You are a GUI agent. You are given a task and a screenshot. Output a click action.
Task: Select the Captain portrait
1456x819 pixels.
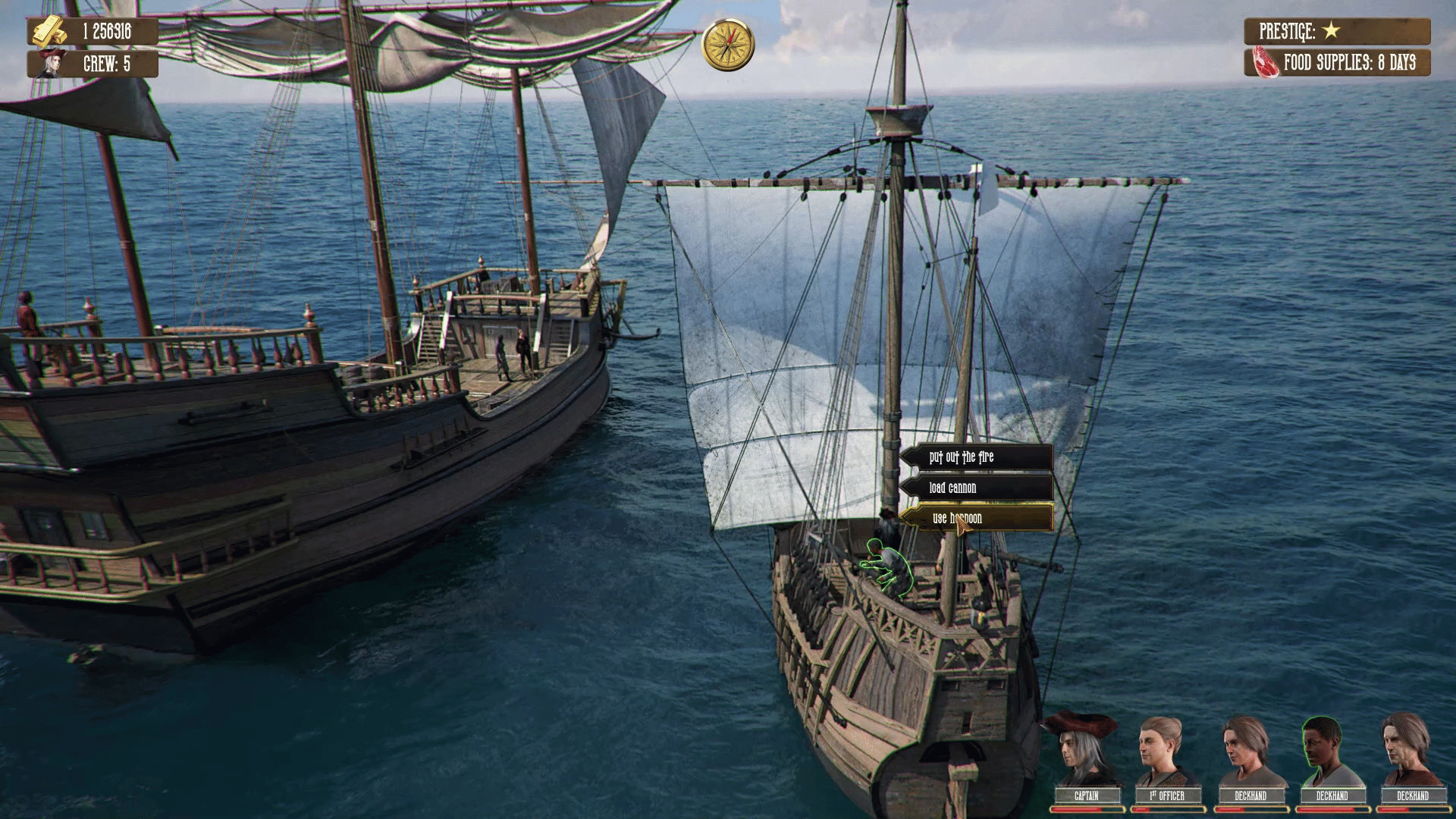(x=1085, y=755)
